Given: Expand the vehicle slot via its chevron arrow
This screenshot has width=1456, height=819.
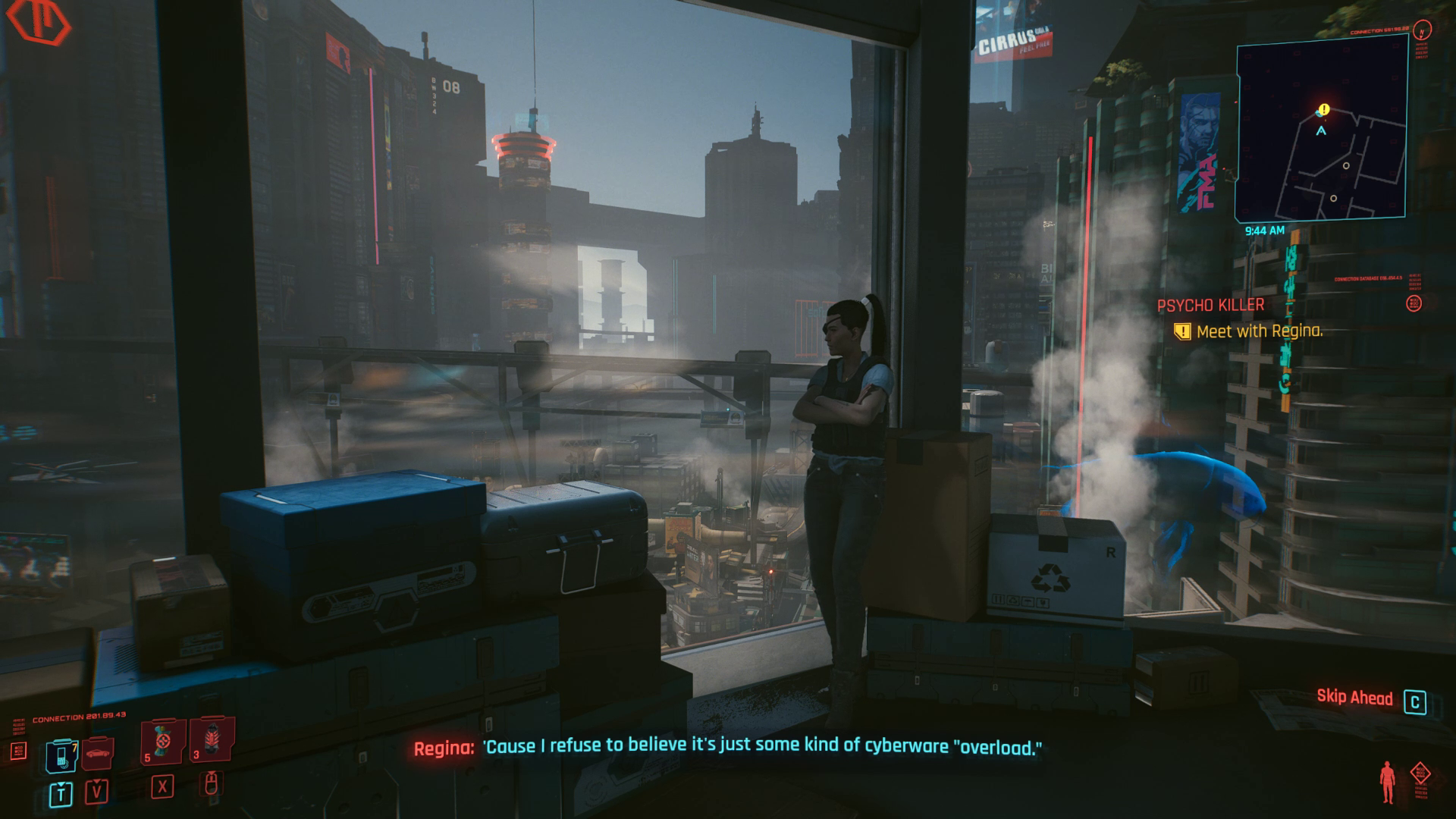Looking at the screenshot, I should click(96, 781).
